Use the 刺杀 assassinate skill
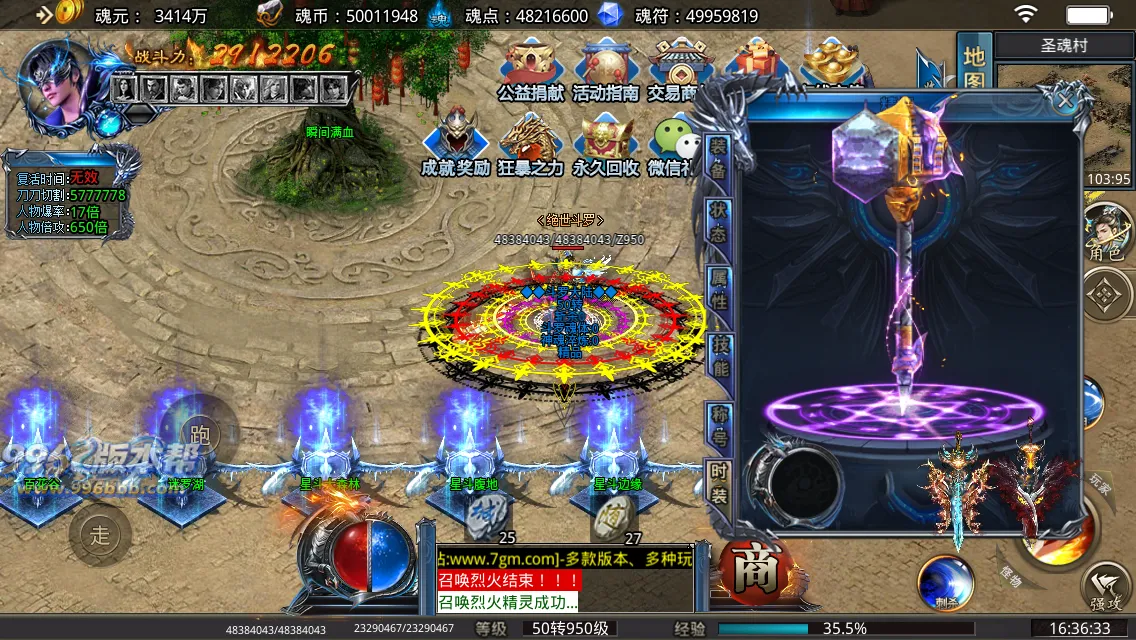The image size is (1136, 640). [x=945, y=582]
